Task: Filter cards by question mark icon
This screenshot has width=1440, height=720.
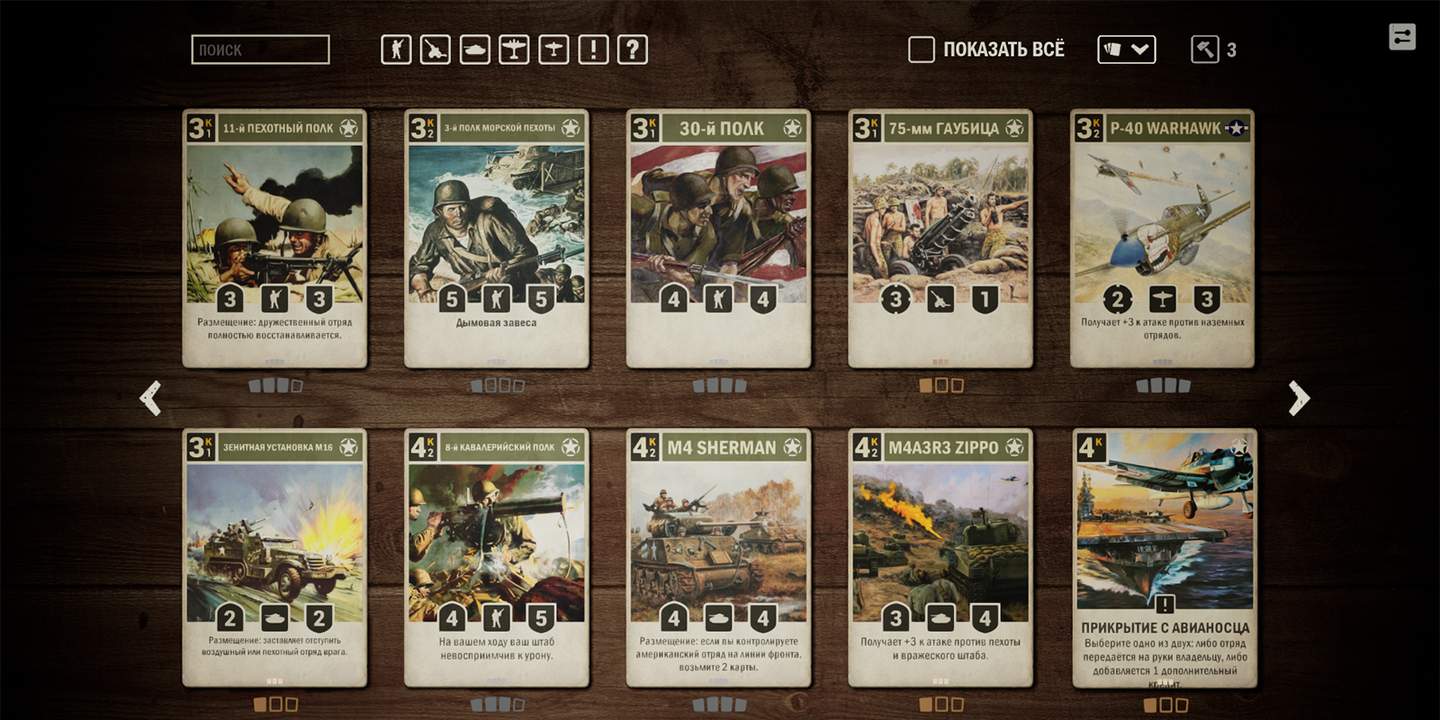Action: pyautogui.click(x=632, y=49)
